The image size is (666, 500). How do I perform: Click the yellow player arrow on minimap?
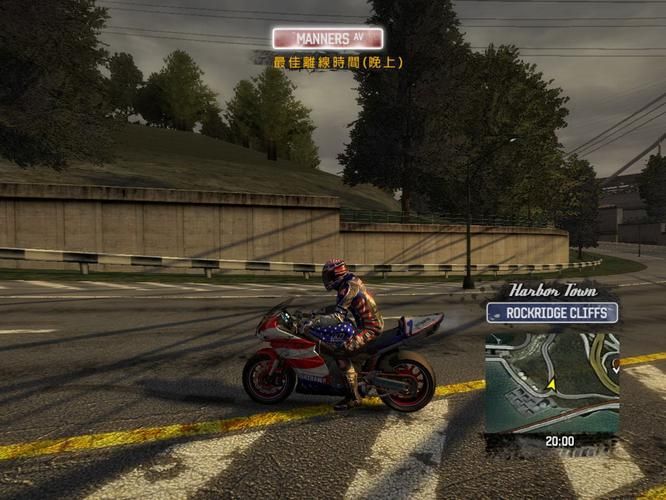pos(550,382)
